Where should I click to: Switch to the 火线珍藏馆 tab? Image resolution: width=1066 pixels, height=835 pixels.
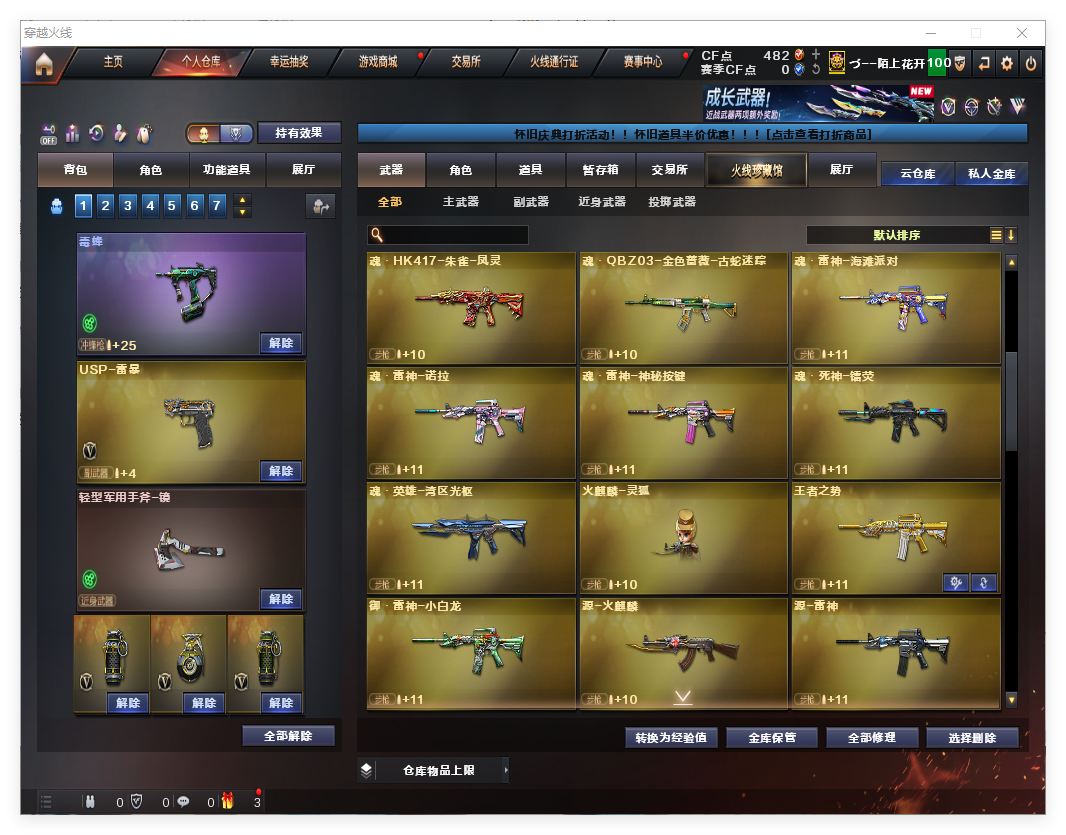tap(755, 170)
